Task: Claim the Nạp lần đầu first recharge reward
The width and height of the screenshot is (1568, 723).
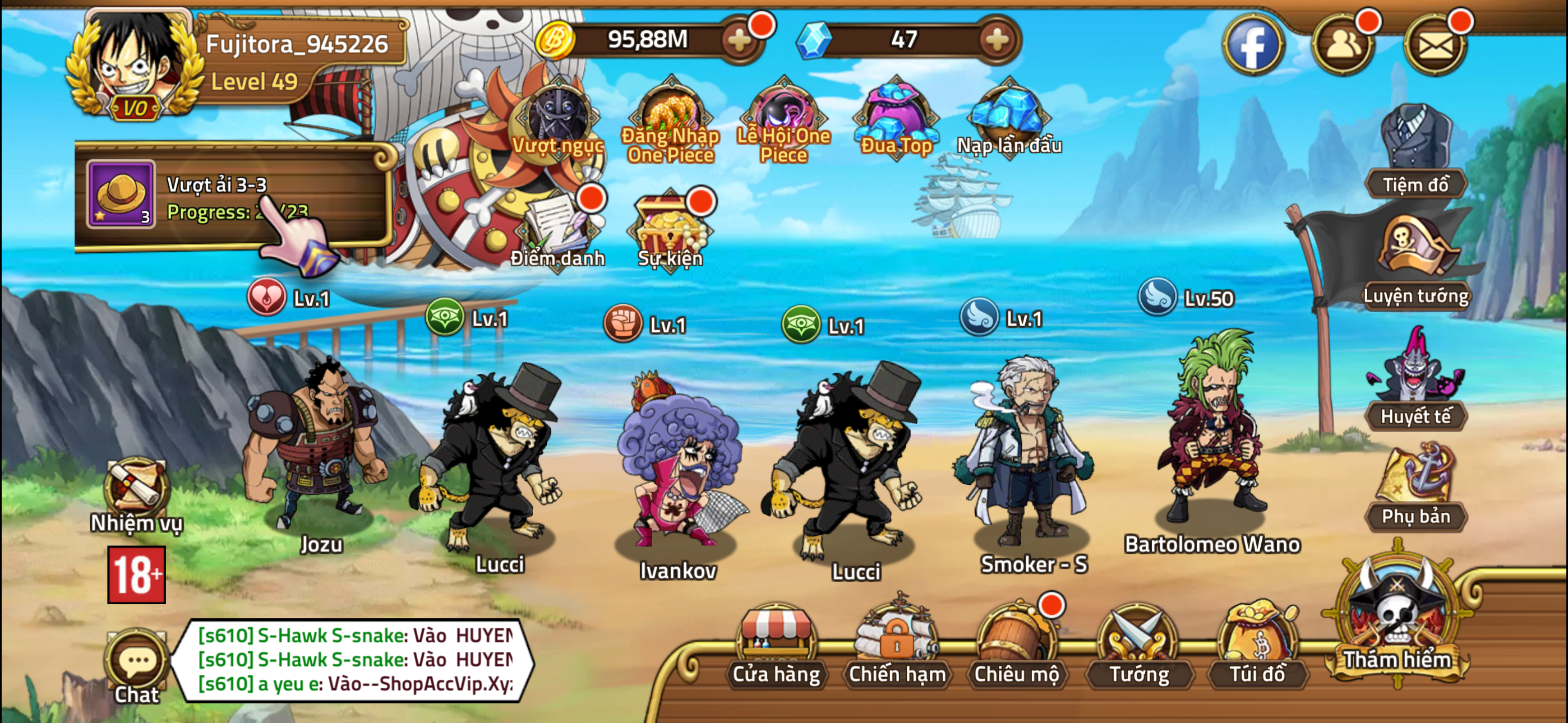Action: point(1004,115)
